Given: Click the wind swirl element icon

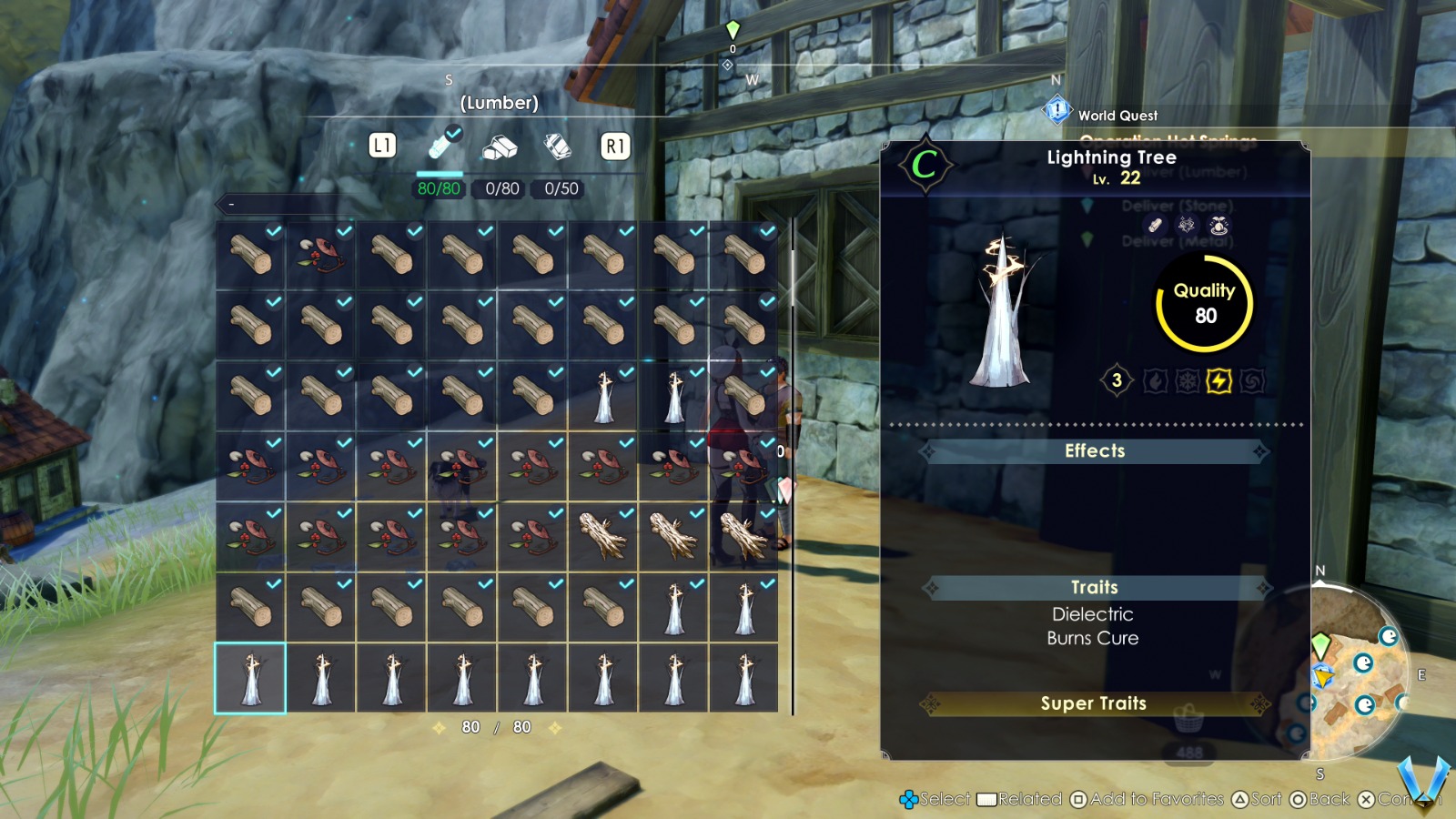Looking at the screenshot, I should pyautogui.click(x=1251, y=381).
